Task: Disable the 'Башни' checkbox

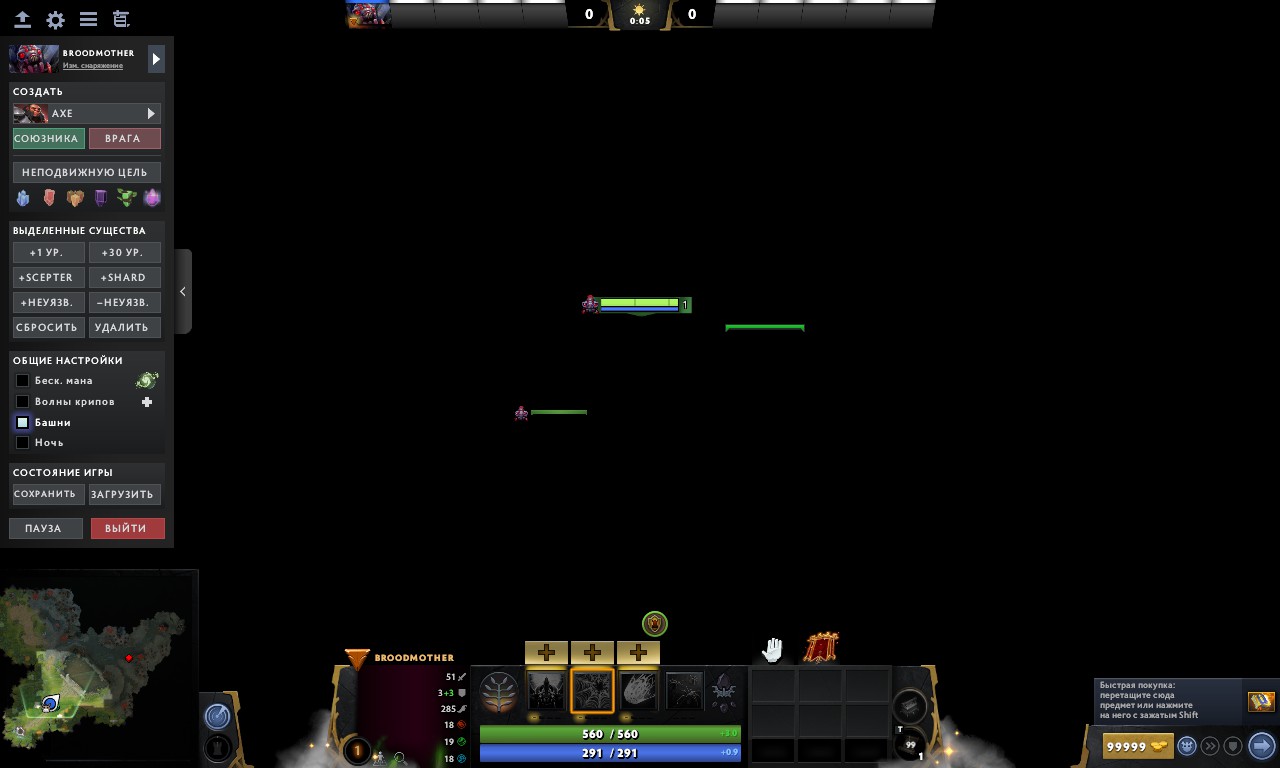Action: [22, 422]
